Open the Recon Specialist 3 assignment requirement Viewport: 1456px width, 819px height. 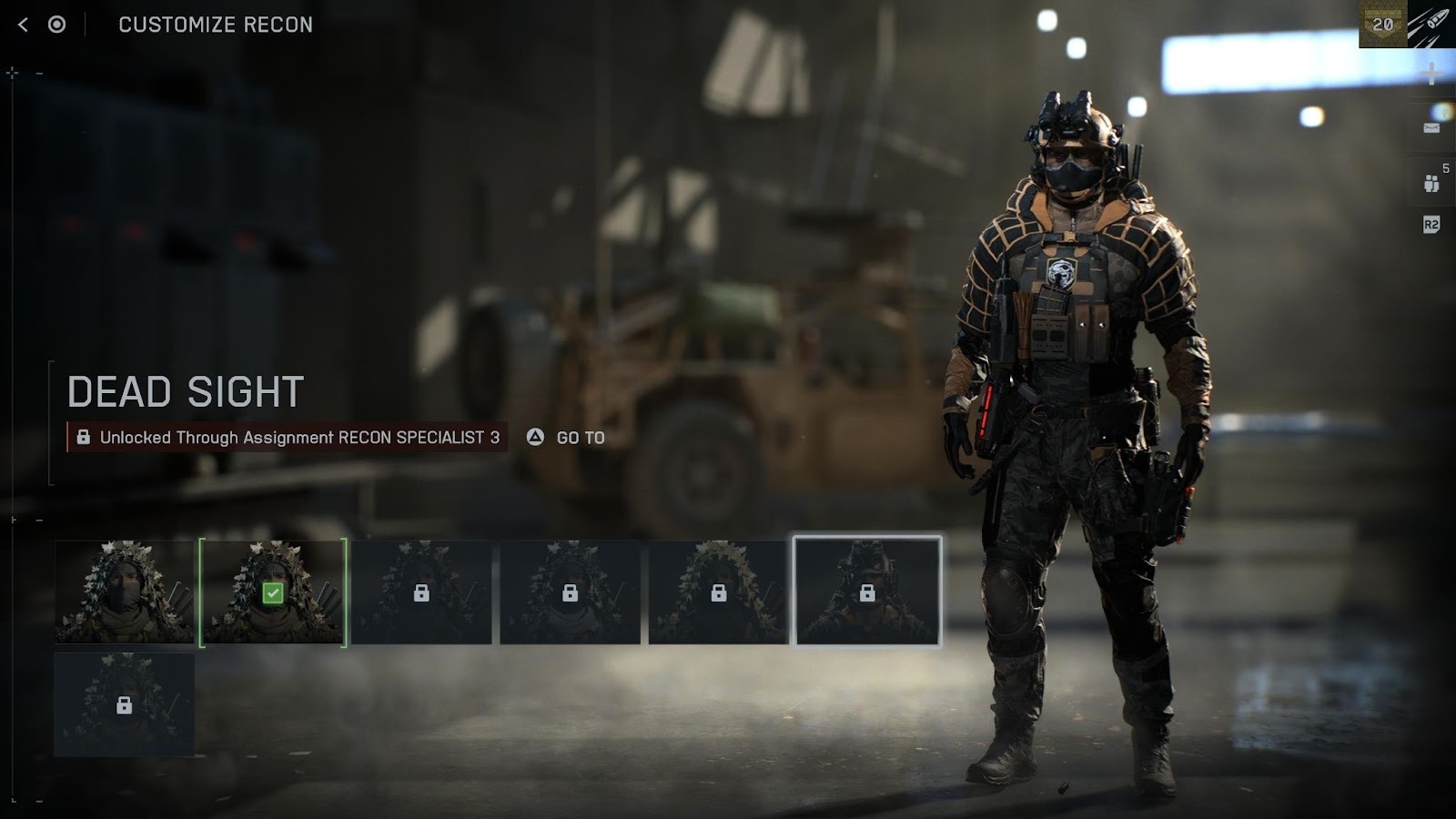tap(288, 438)
